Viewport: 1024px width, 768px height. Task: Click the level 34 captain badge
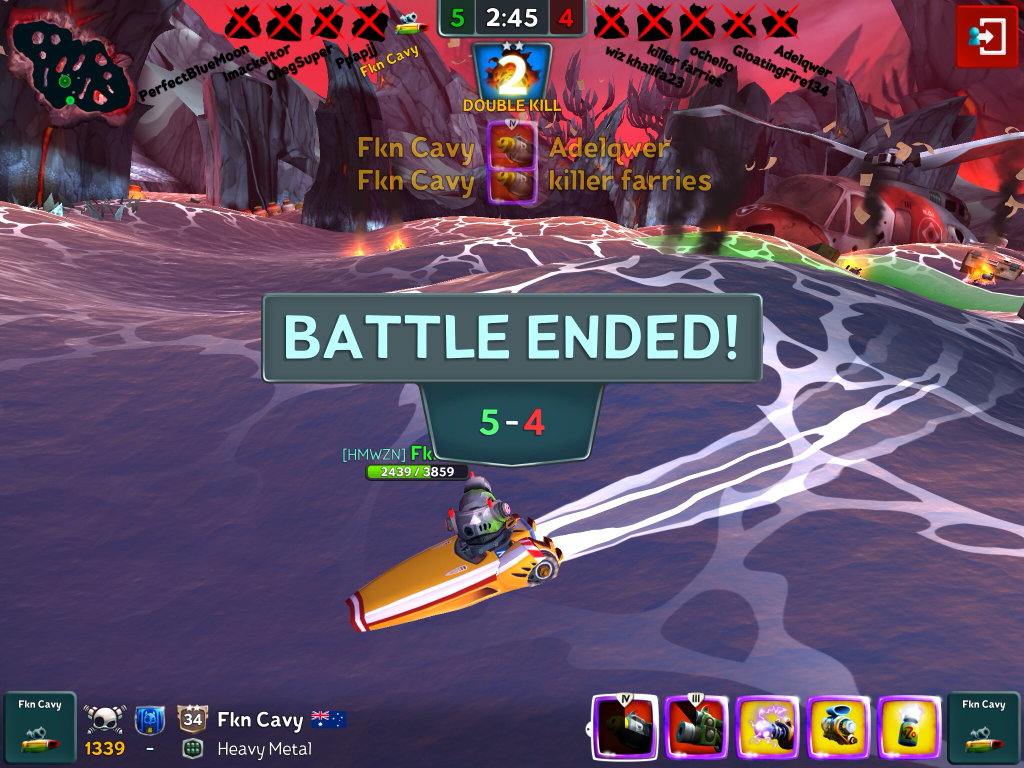192,719
